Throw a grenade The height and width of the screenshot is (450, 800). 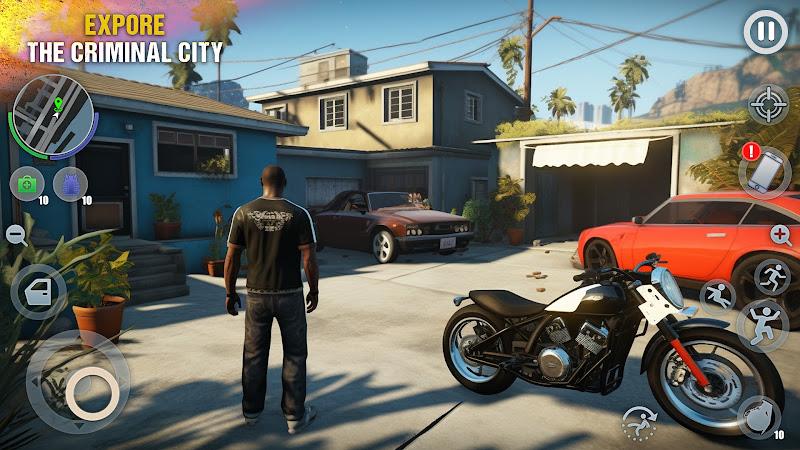click(759, 417)
